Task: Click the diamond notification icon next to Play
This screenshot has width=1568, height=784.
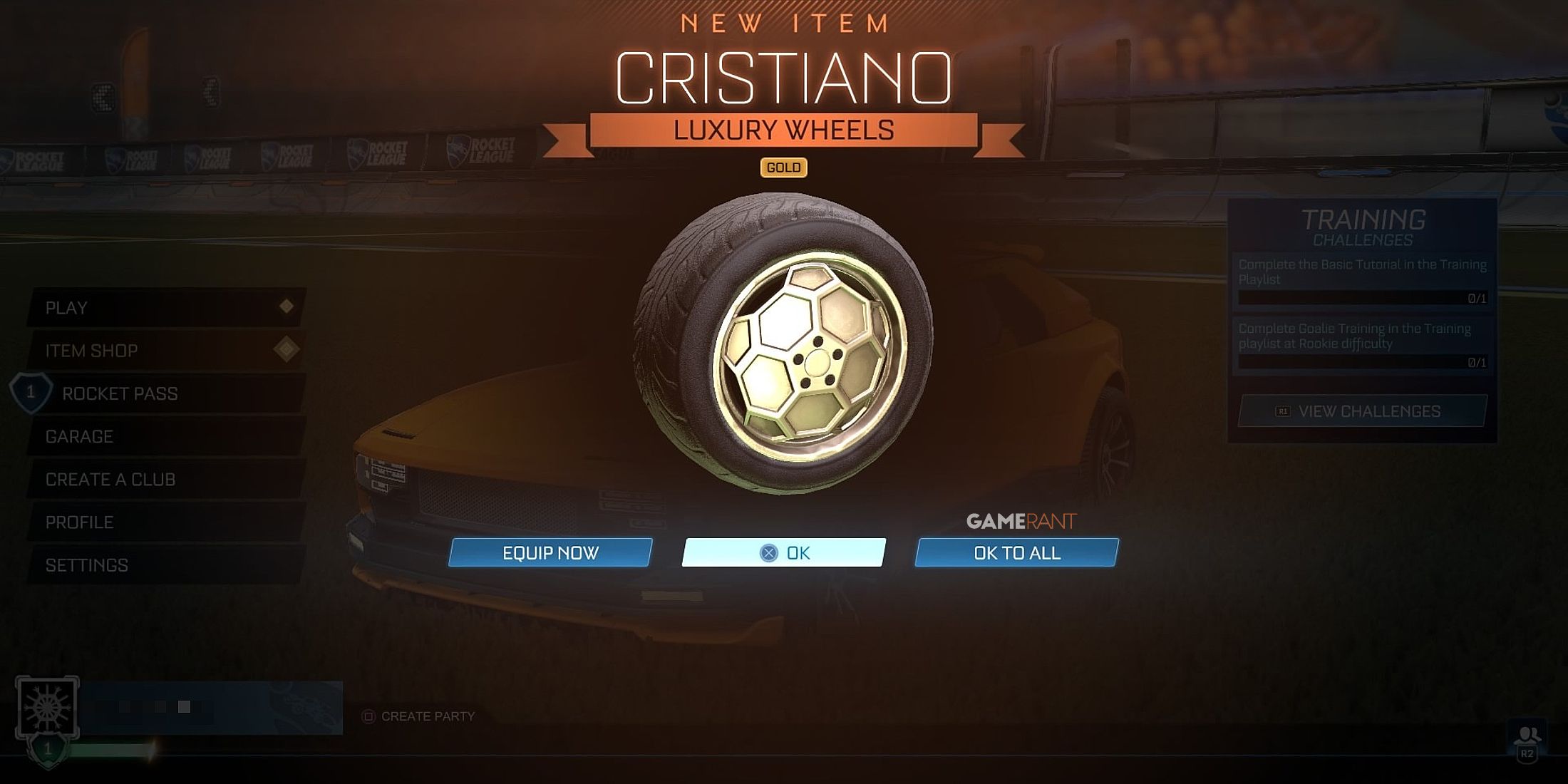Action: (x=287, y=307)
